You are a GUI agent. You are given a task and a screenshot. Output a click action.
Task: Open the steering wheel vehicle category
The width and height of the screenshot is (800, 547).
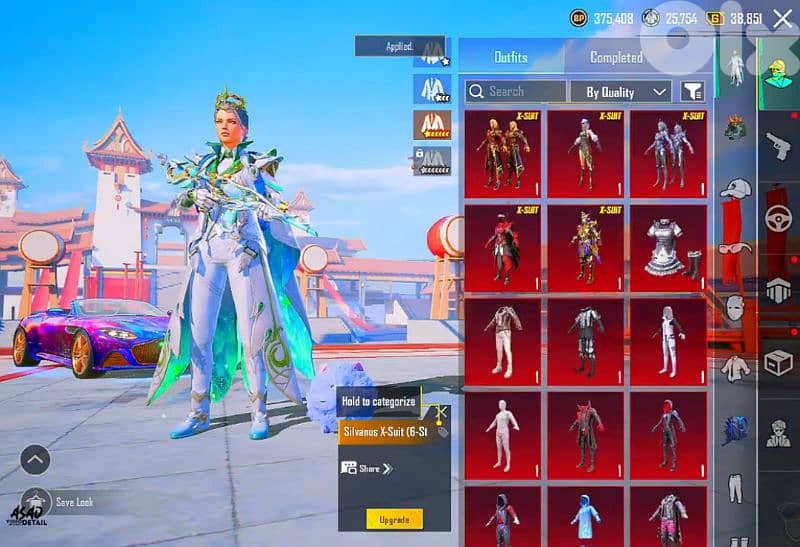[x=777, y=218]
